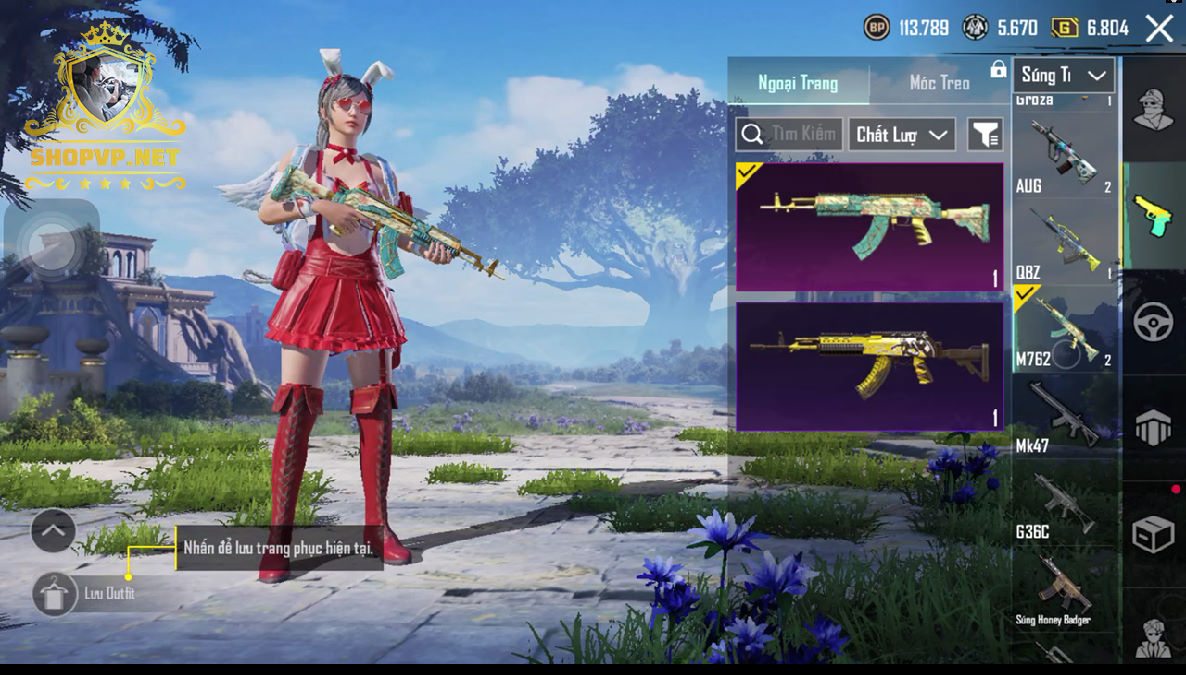Open the crate box category
Viewport: 1186px width, 675px height.
click(x=1153, y=534)
